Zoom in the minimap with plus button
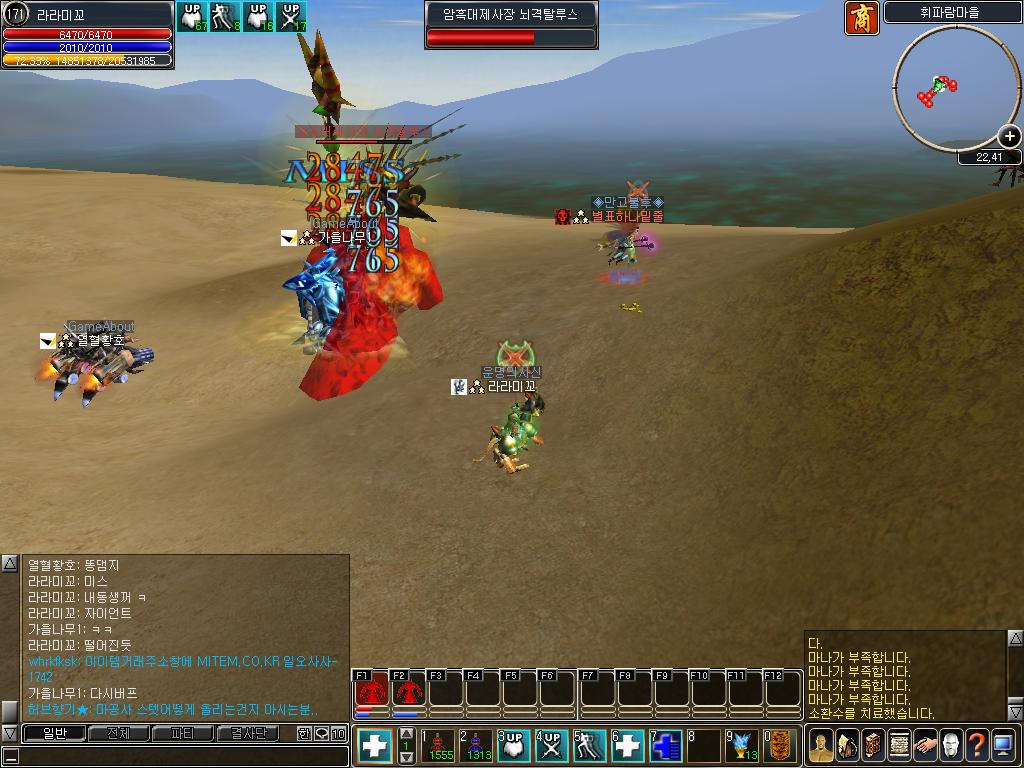The image size is (1024, 768). tap(1011, 137)
